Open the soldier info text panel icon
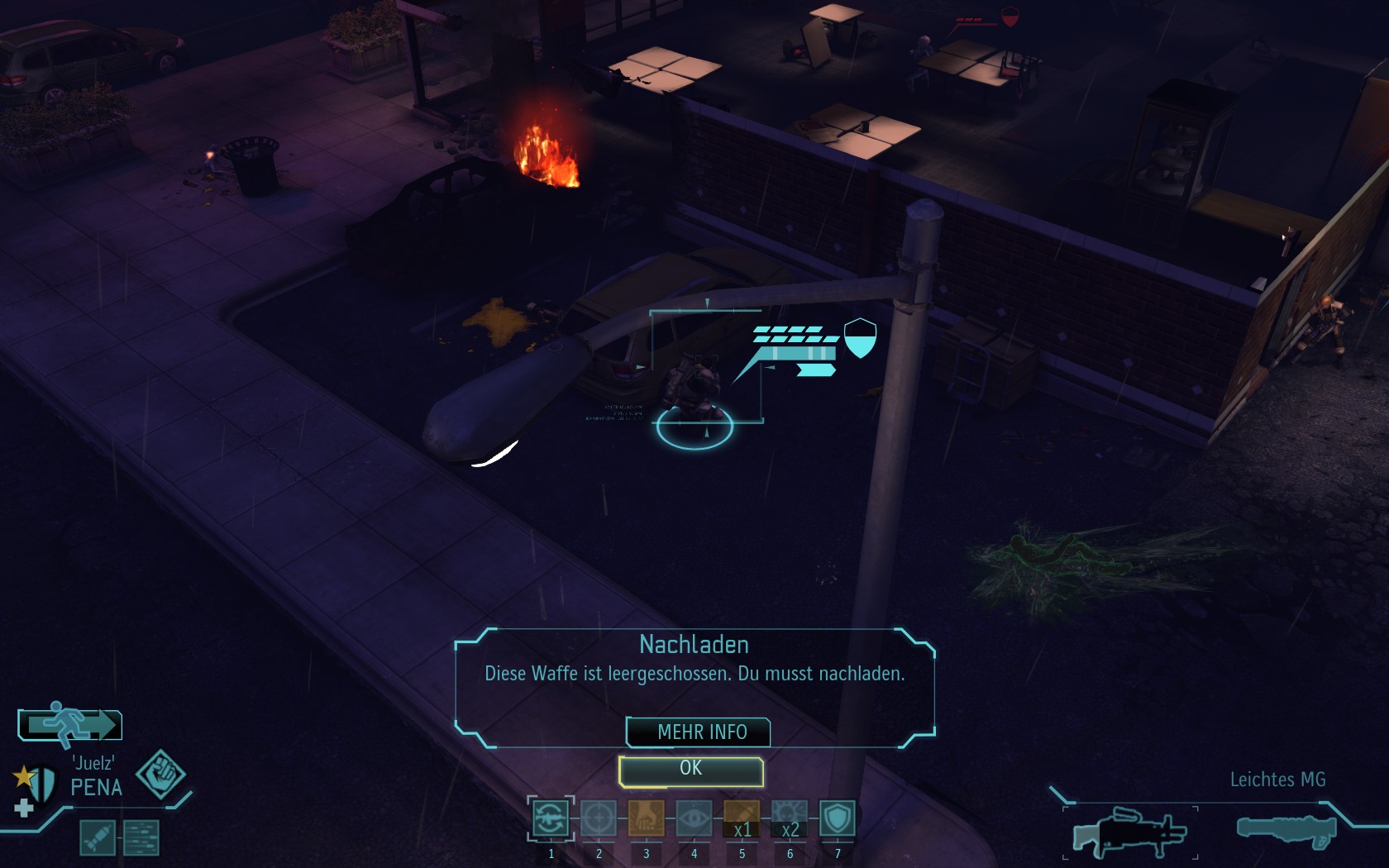This screenshot has width=1389, height=868. (x=141, y=837)
